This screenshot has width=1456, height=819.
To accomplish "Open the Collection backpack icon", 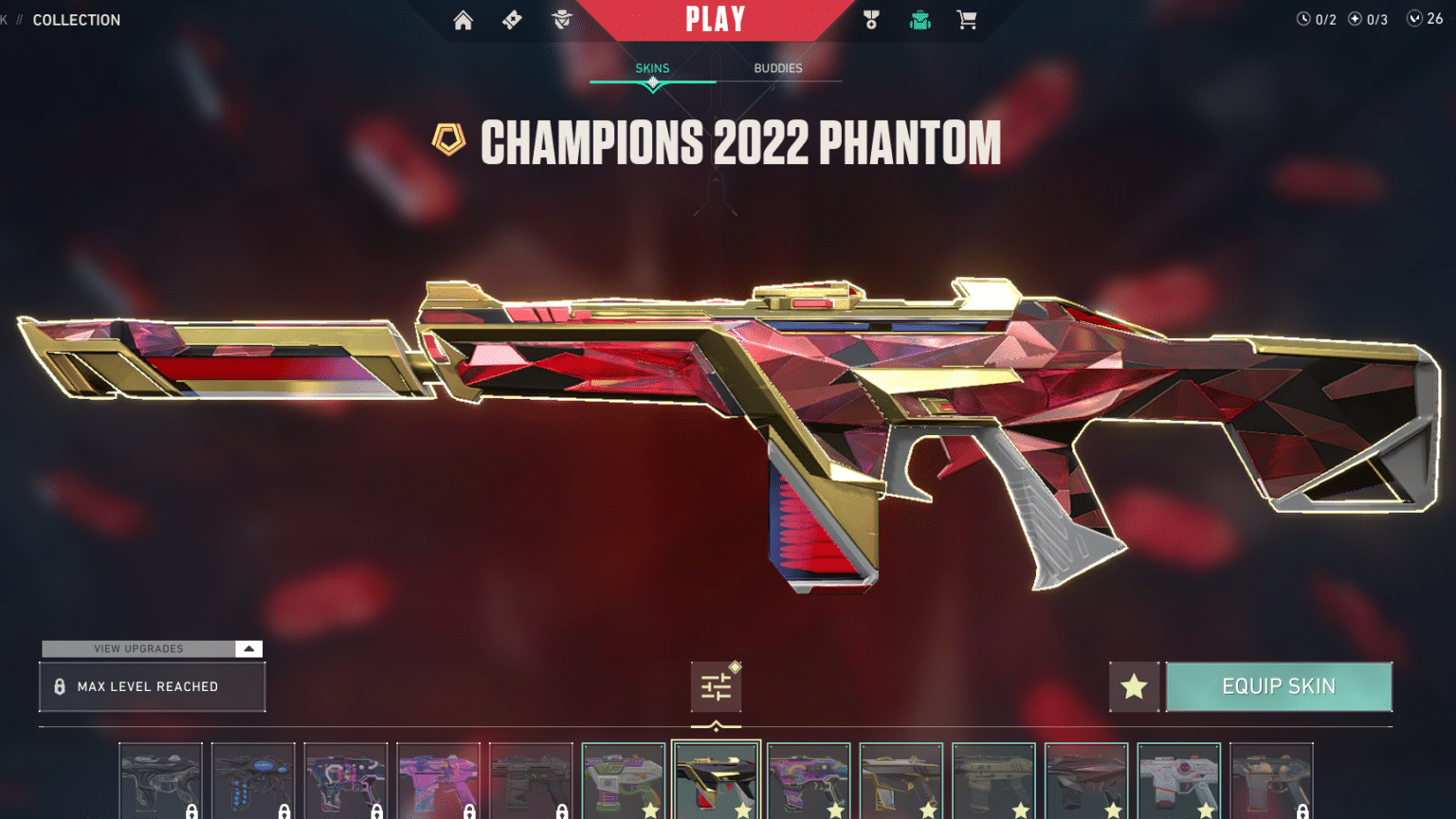I will [919, 19].
